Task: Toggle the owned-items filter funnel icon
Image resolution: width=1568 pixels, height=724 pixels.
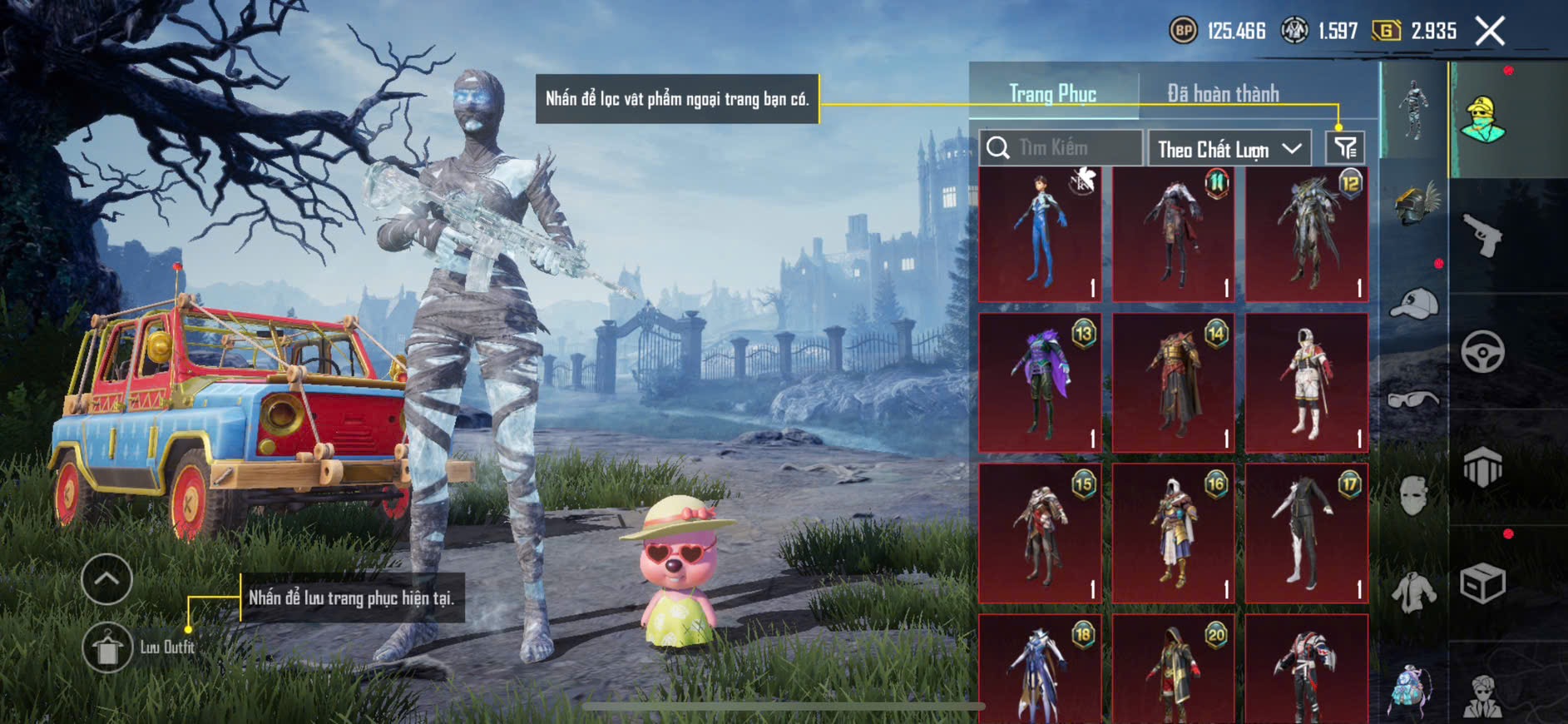Action: point(1345,148)
